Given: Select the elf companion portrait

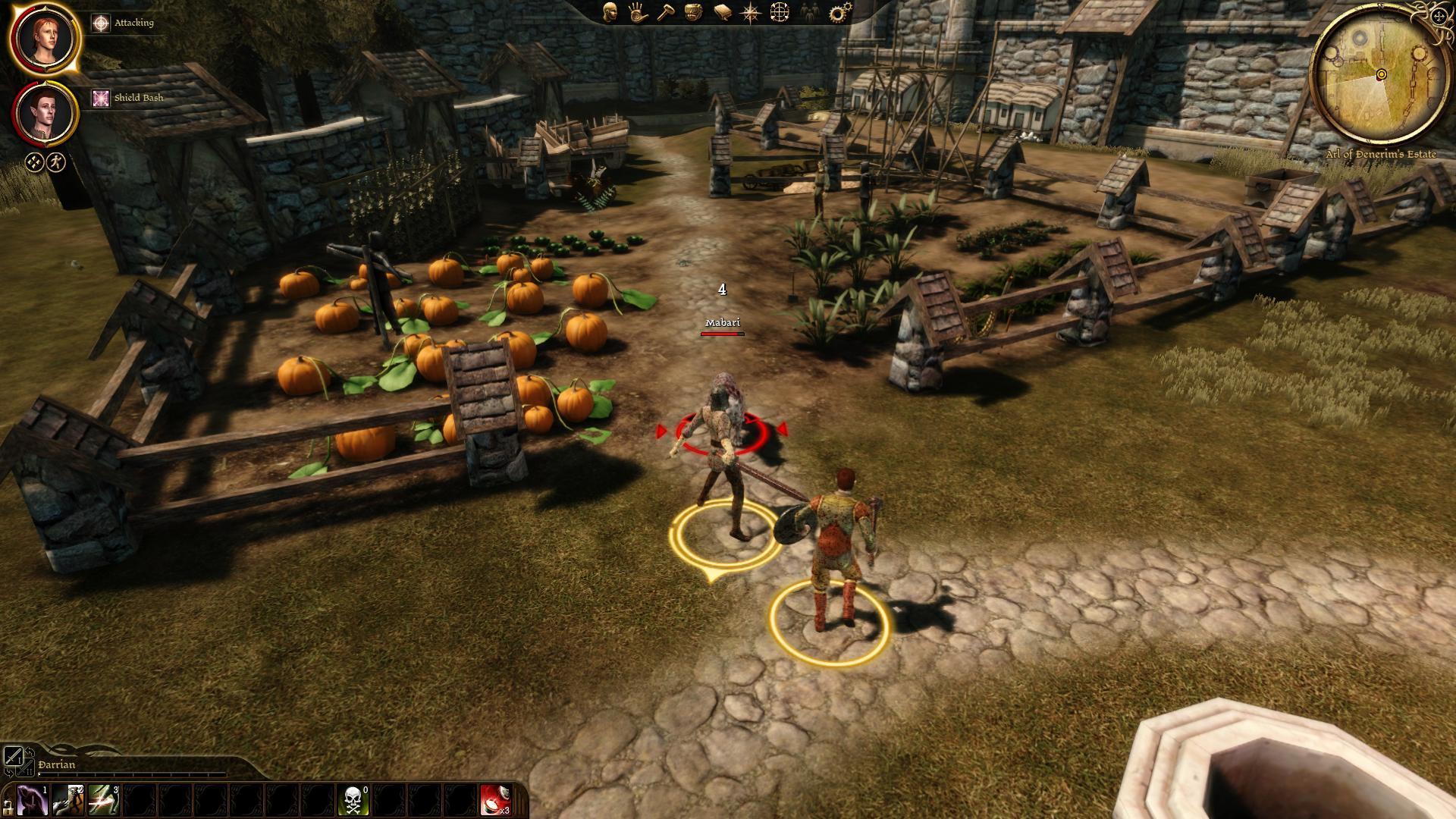Looking at the screenshot, I should (45, 113).
